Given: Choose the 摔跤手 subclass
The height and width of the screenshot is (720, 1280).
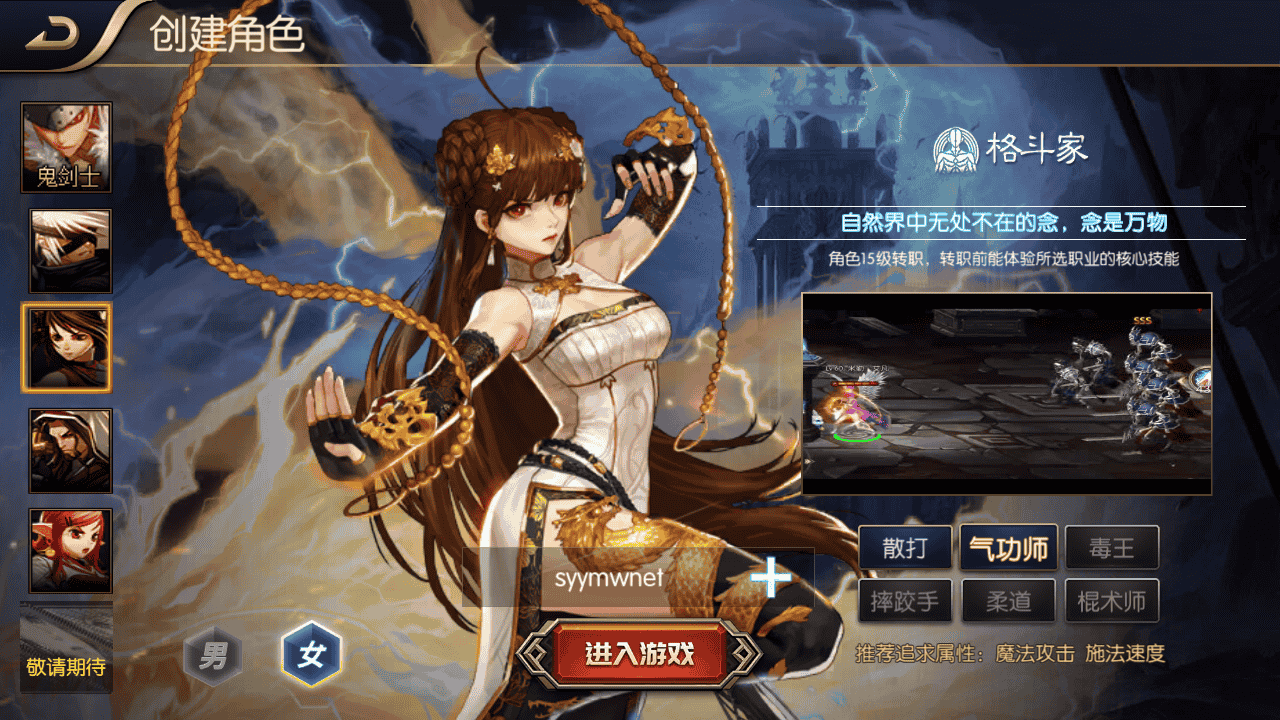Looking at the screenshot, I should click(905, 602).
